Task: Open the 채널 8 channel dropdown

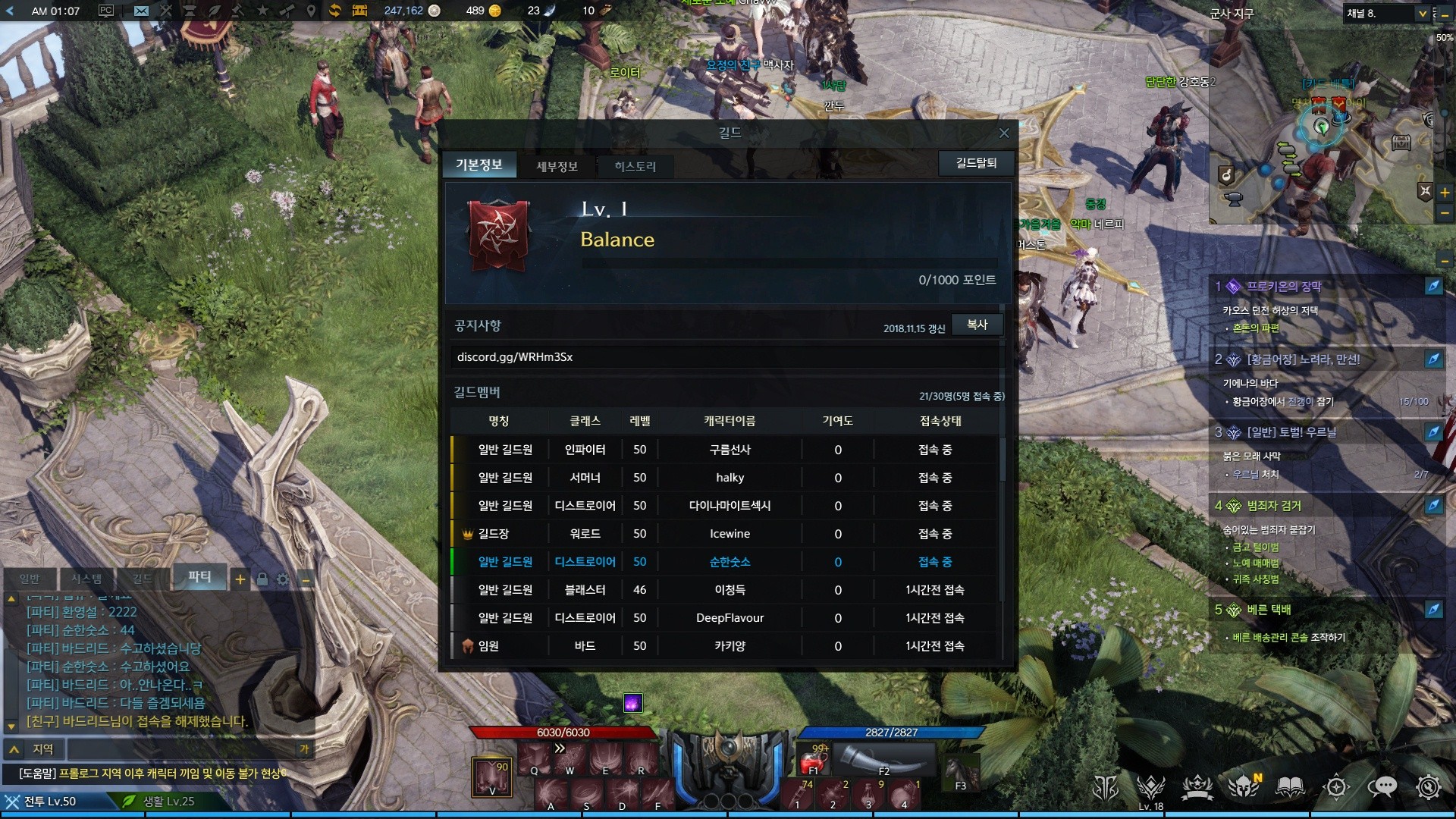Action: tap(1423, 14)
